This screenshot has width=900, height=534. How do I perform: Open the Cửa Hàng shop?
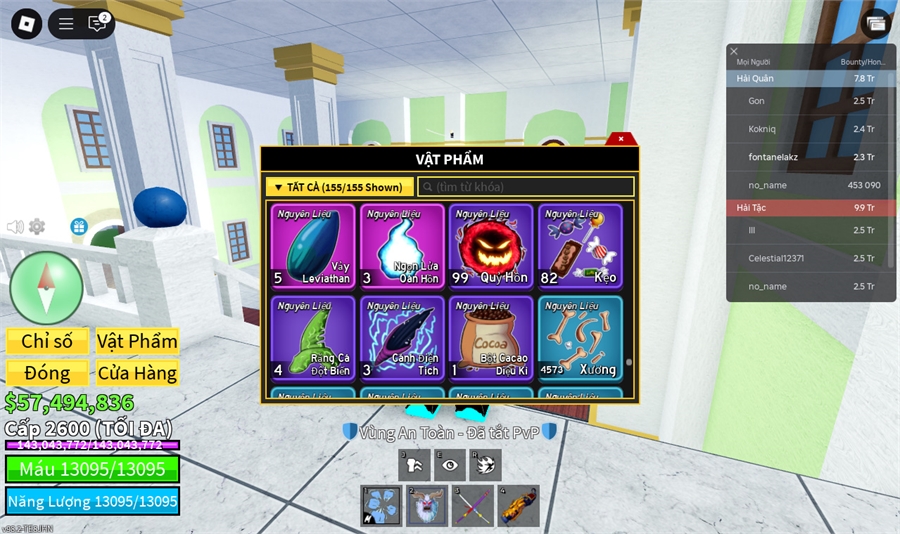point(137,373)
